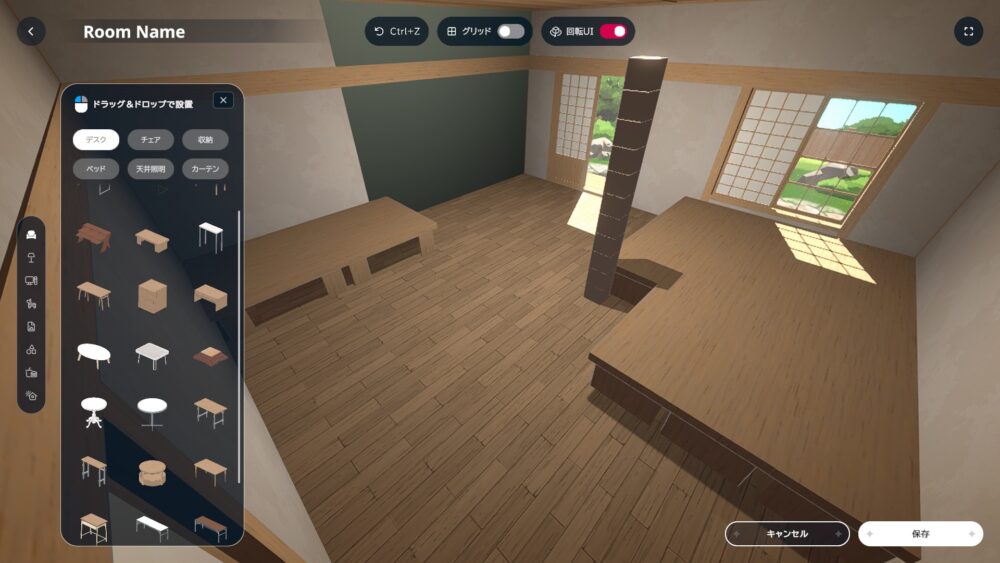This screenshot has width=1000, height=563.
Task: Select the デスク desk category
Action: pyautogui.click(x=96, y=140)
